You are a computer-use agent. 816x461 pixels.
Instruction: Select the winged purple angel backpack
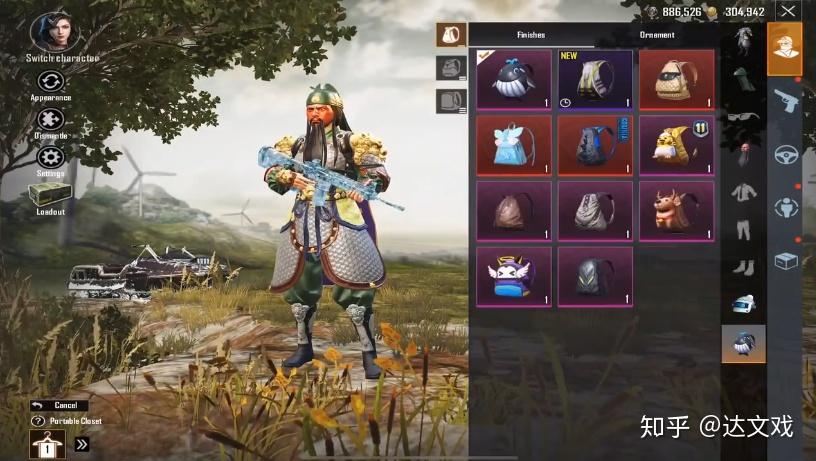(x=513, y=276)
